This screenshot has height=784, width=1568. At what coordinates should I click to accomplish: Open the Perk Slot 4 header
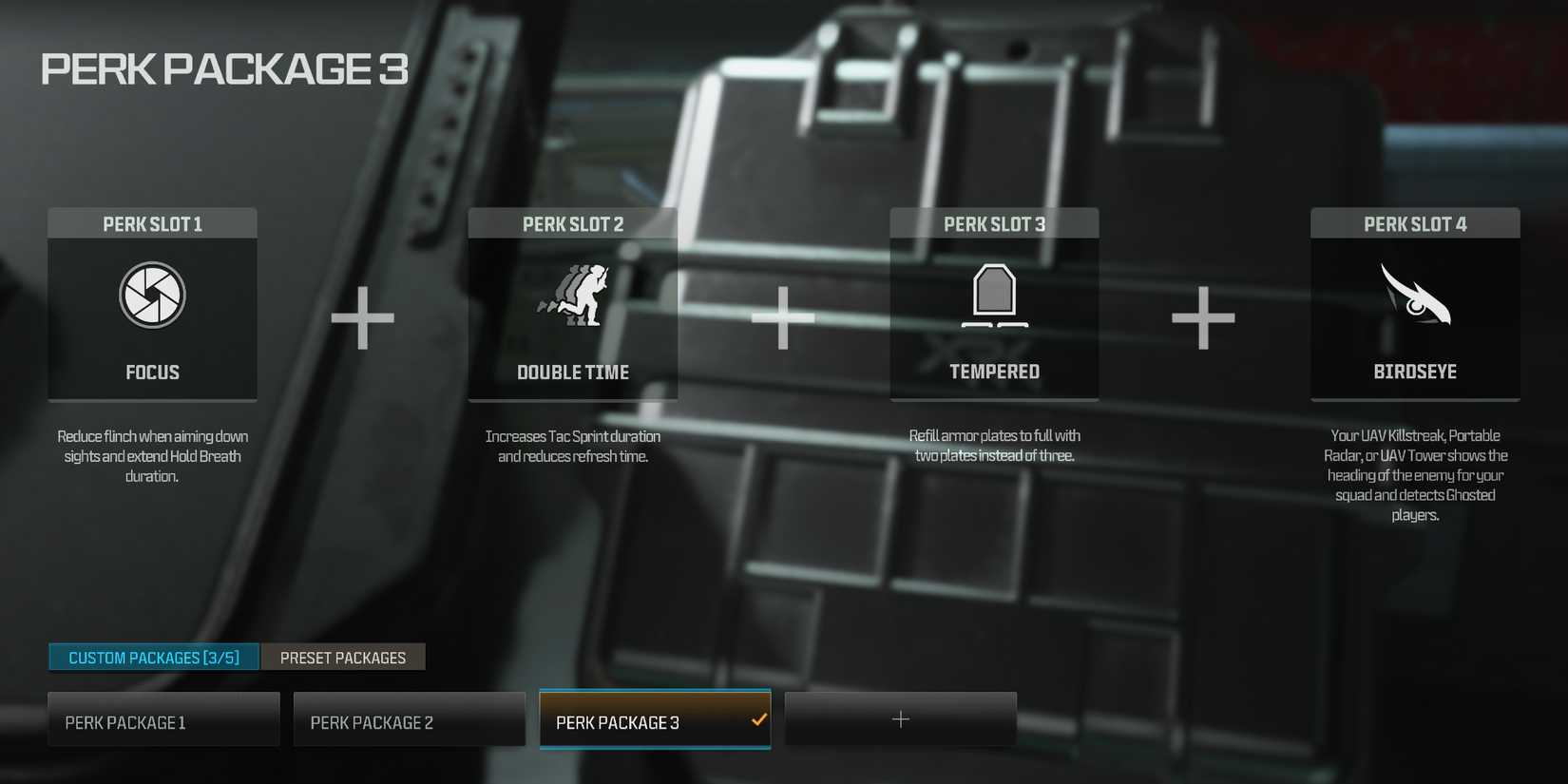(1415, 223)
